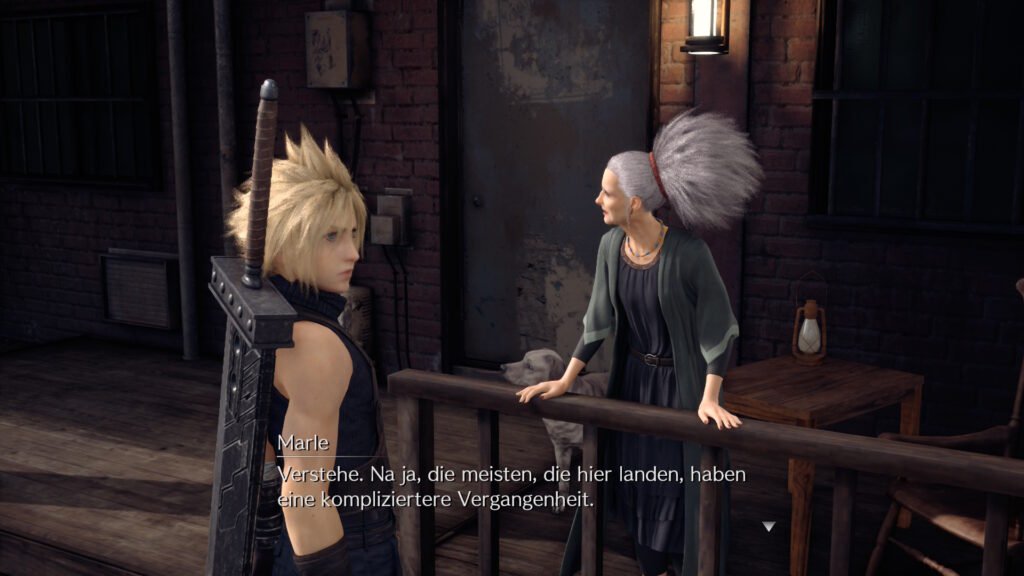Viewport: 1024px width, 576px height.
Task: Click the dialogue continue arrow
Action: pos(768,526)
